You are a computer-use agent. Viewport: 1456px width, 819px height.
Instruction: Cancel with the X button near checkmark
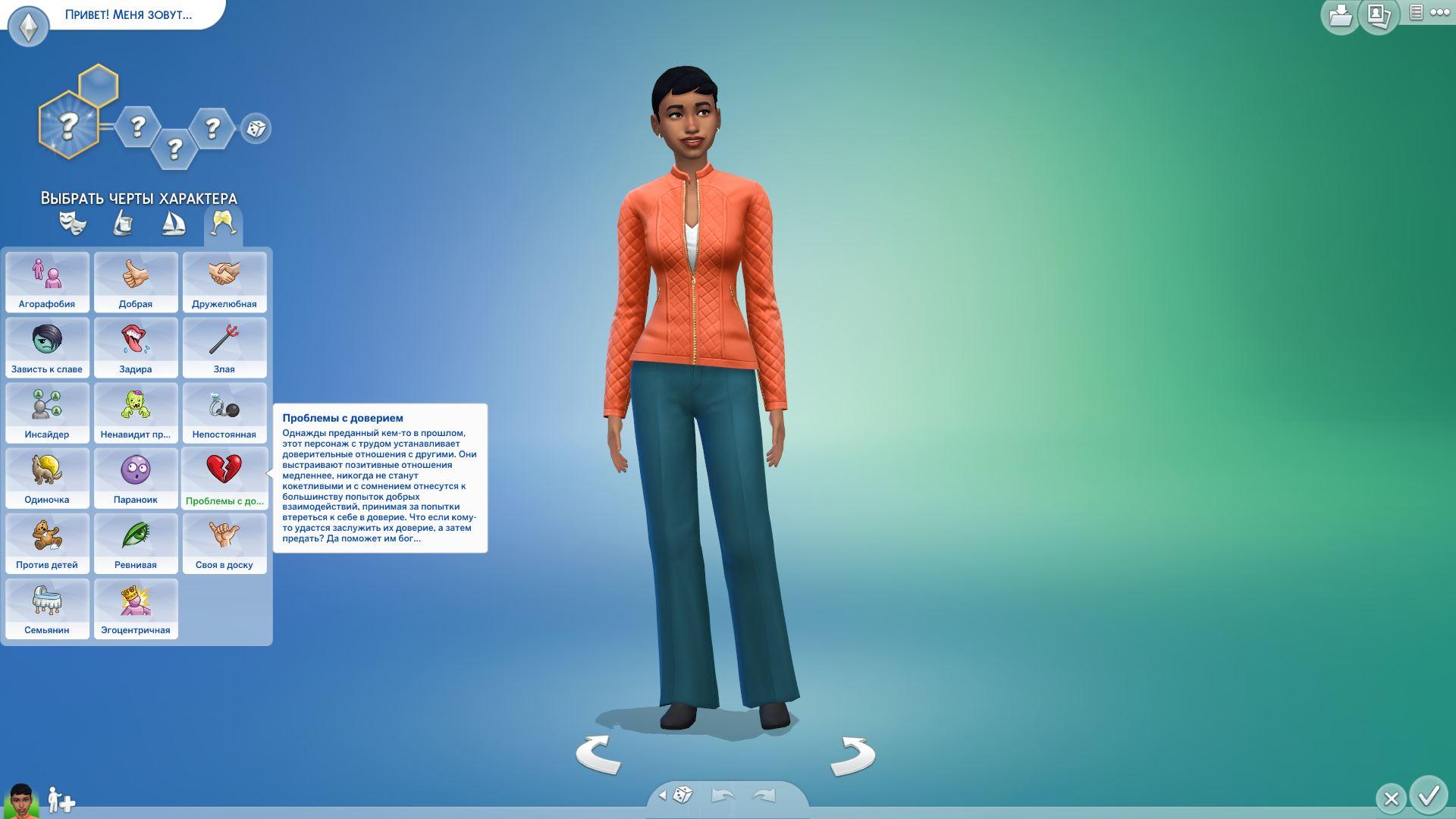pyautogui.click(x=1391, y=799)
